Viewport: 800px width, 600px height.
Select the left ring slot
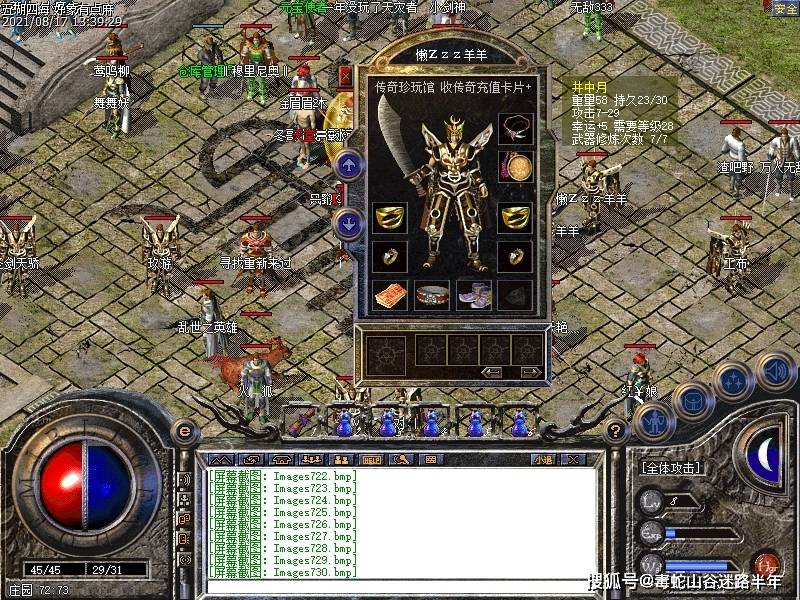pyautogui.click(x=390, y=256)
